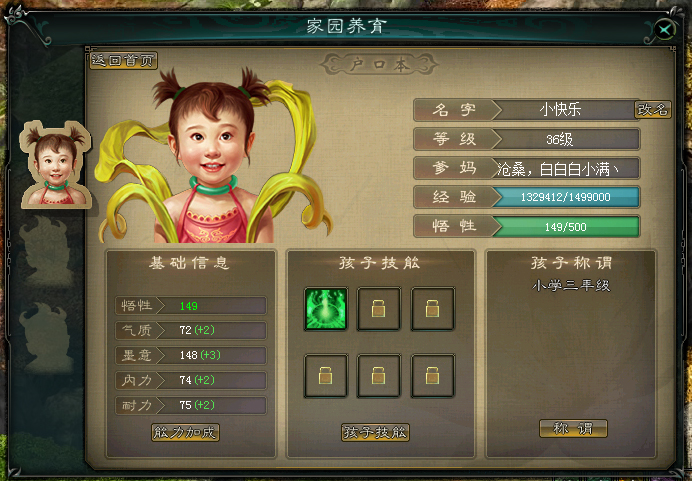Select the child portrait thumbnail
This screenshot has height=481, width=692.
[50, 161]
